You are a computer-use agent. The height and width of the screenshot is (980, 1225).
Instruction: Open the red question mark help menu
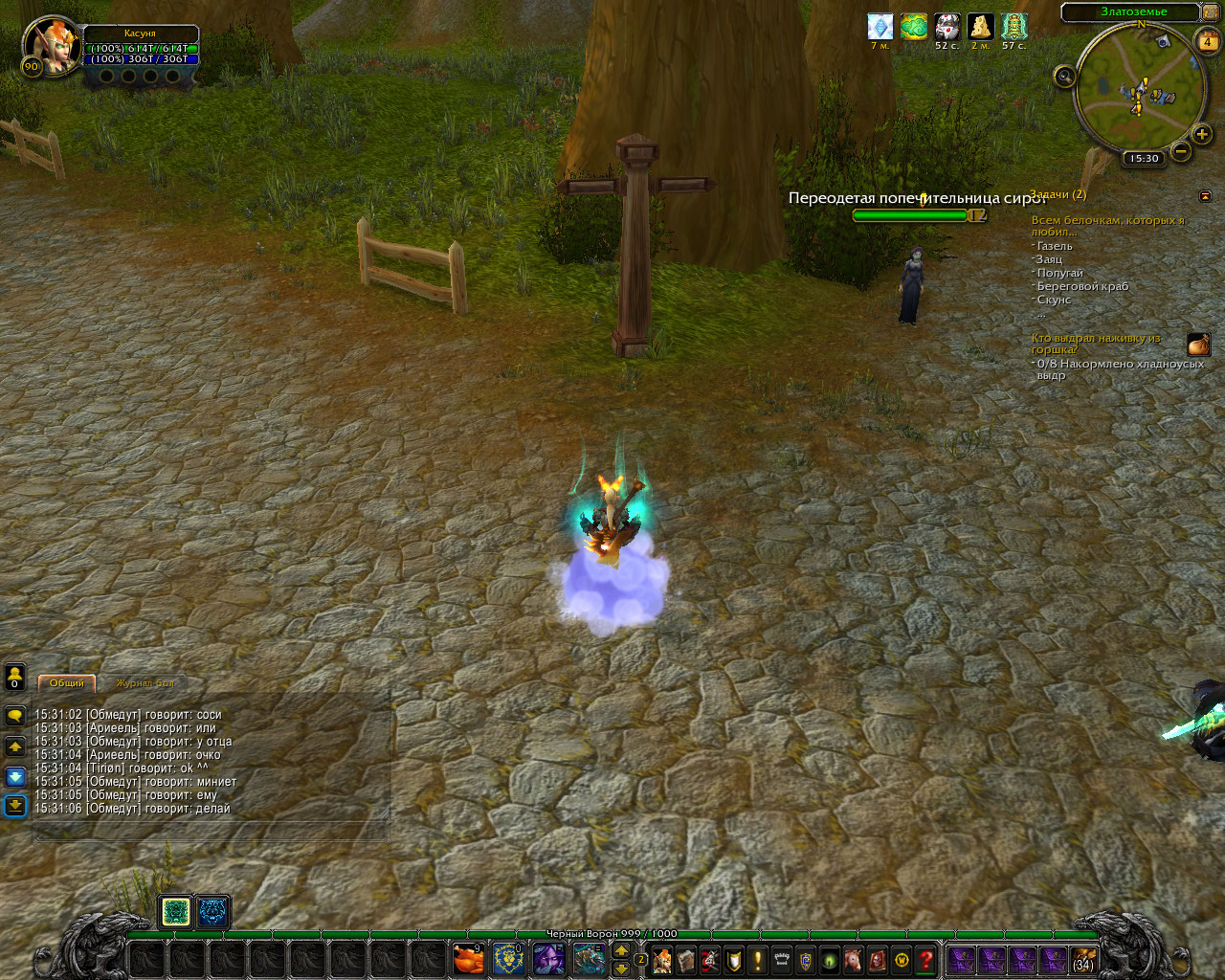925,959
